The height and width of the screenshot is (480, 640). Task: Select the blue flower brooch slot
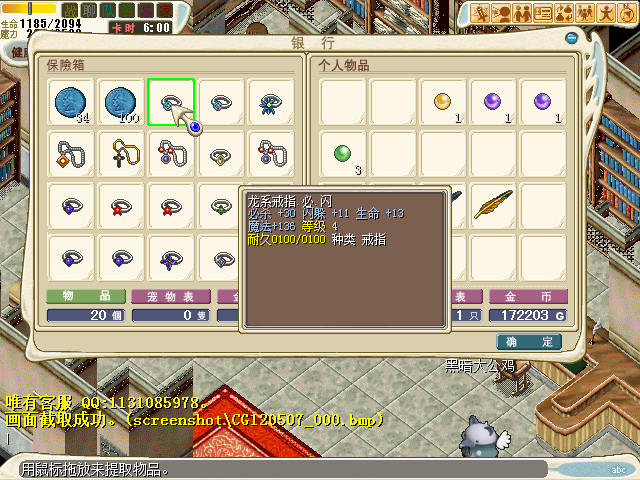[x=271, y=103]
